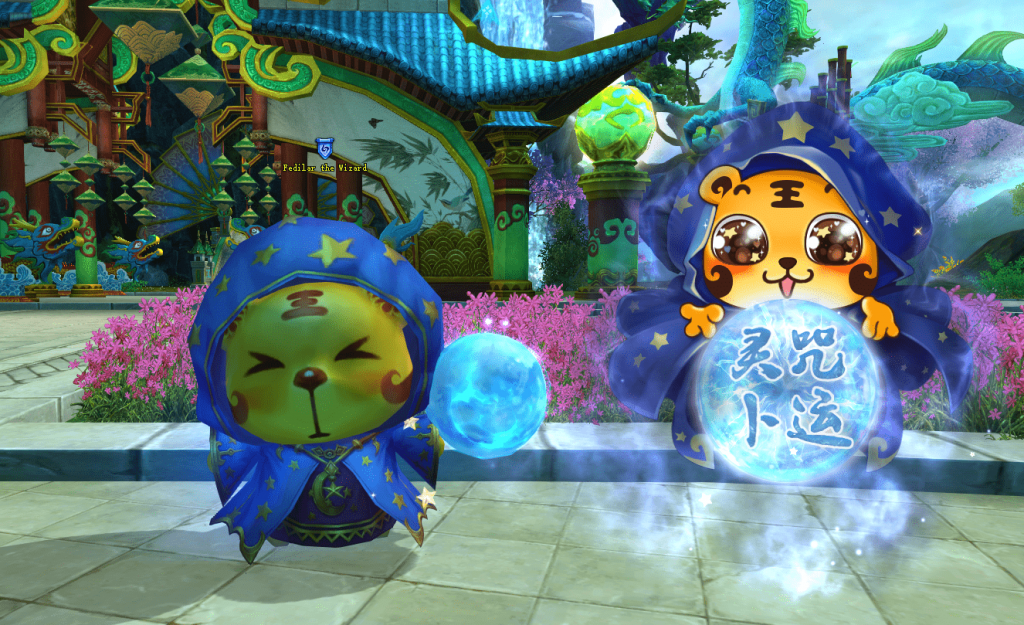The height and width of the screenshot is (625, 1024).
Task: Select the Fedilar the Wizard nameplate
Action: click(x=325, y=167)
